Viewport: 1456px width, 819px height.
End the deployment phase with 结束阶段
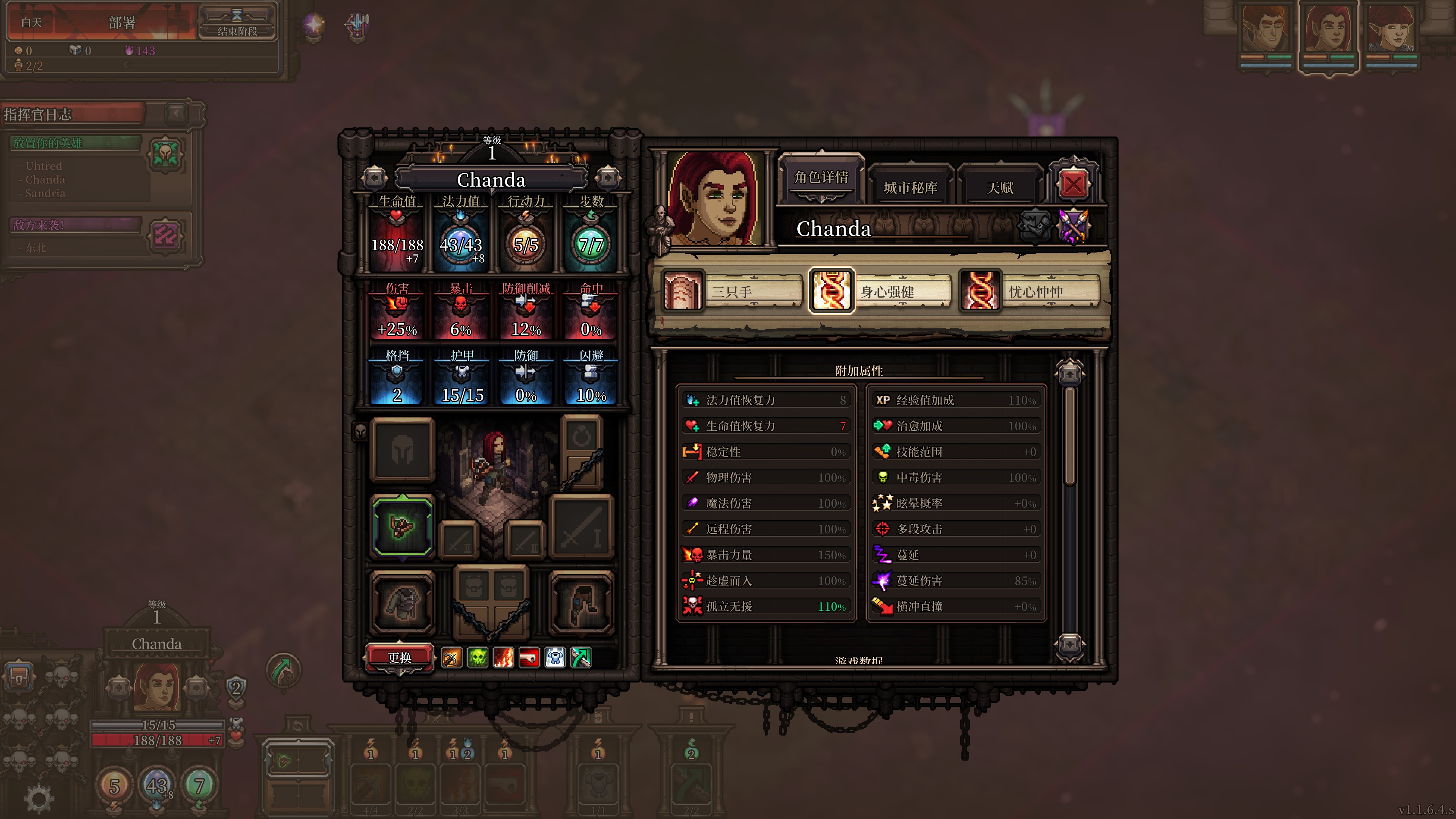[237, 23]
